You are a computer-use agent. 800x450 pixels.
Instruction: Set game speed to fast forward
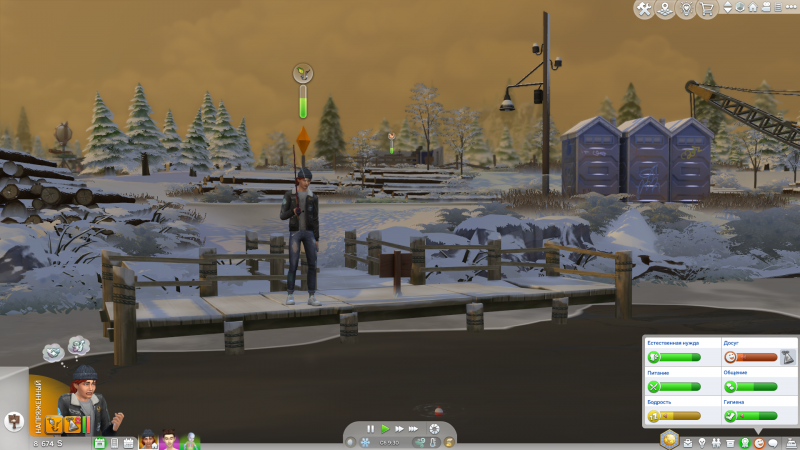pos(398,429)
